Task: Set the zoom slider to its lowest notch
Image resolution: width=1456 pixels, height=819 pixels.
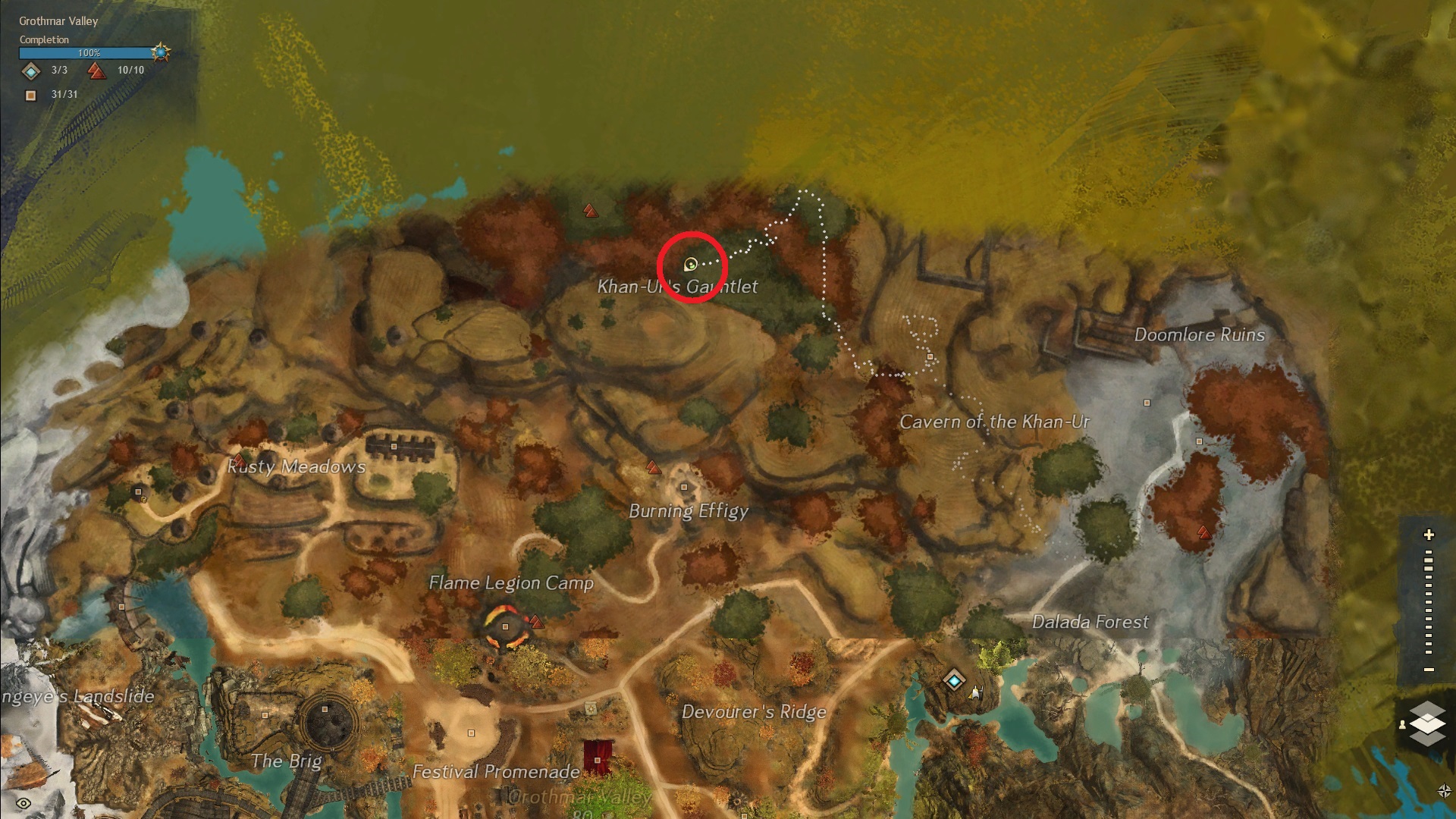Action: click(x=1429, y=651)
